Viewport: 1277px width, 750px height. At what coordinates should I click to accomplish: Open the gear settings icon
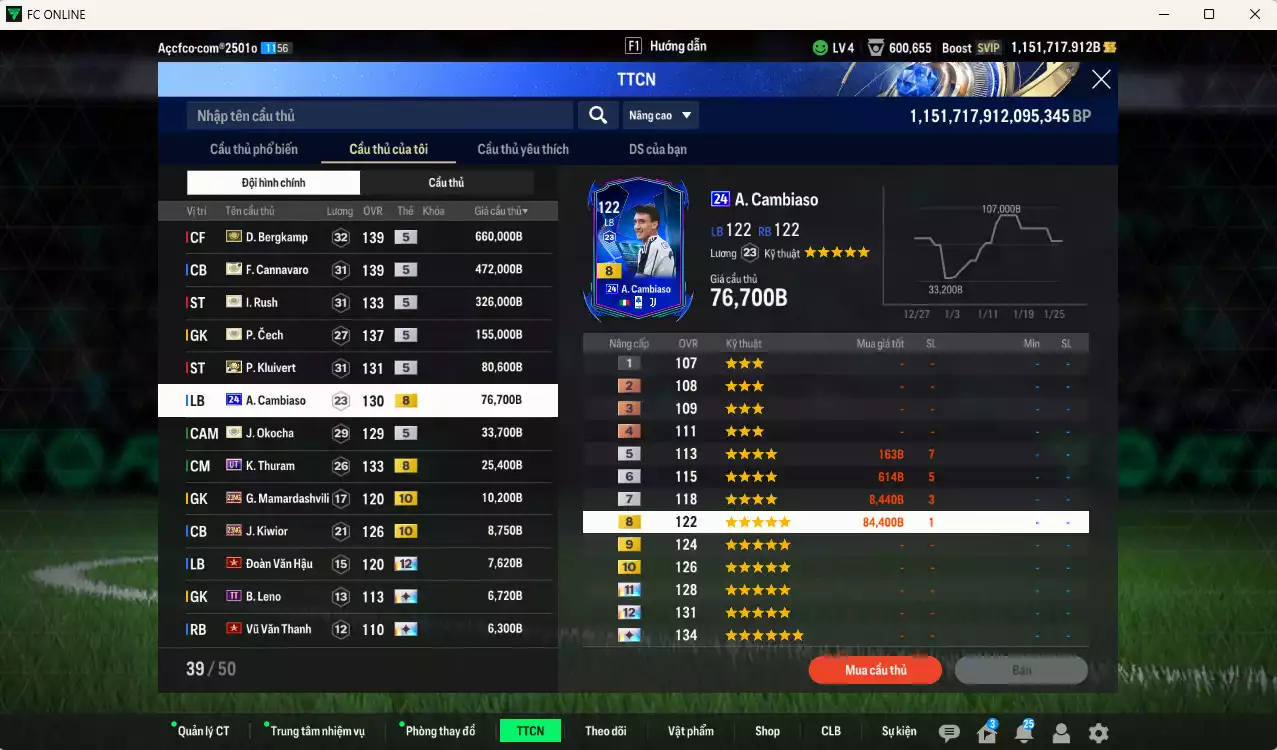tap(1098, 733)
